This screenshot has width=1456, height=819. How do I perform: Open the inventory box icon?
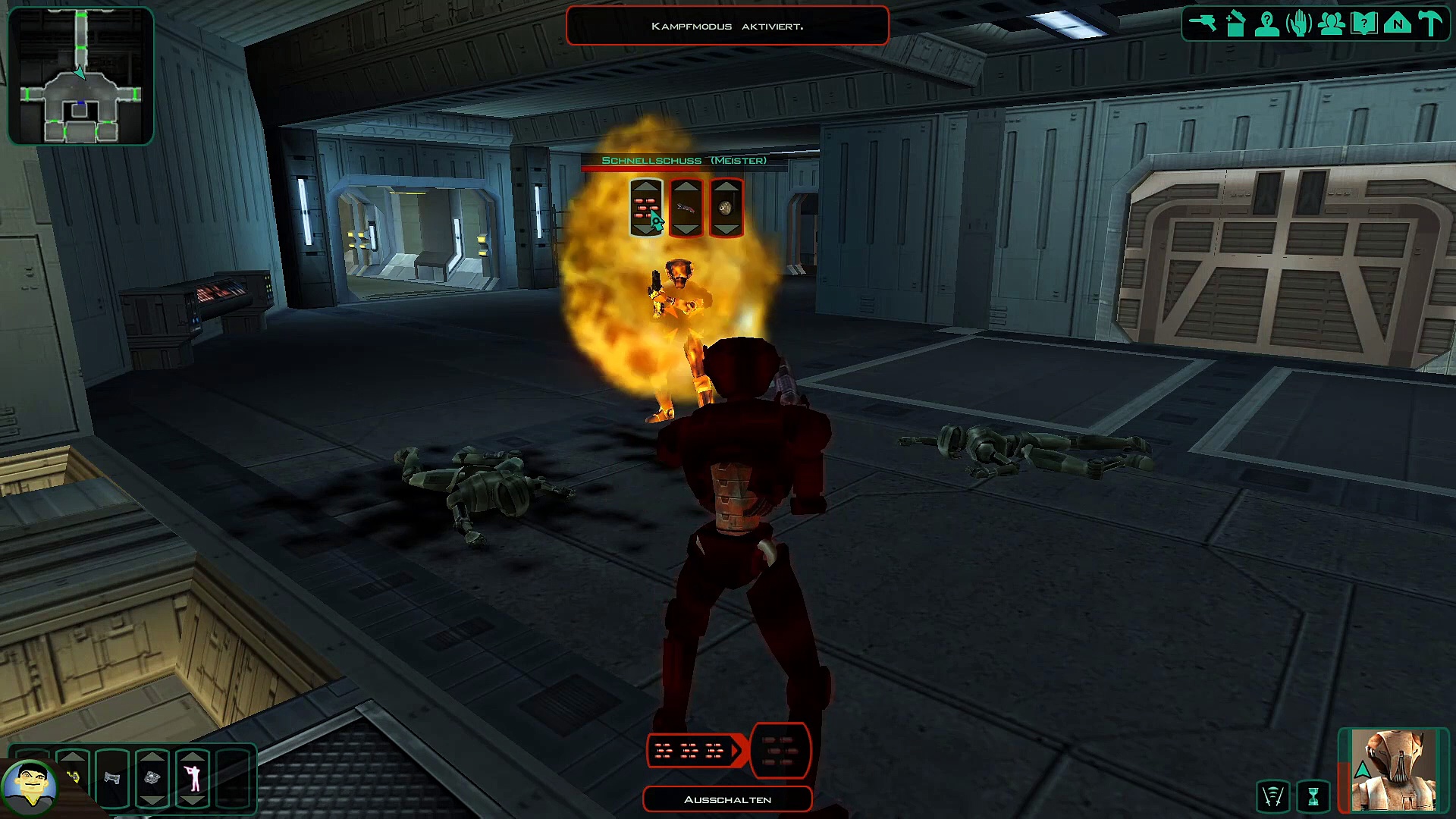click(x=1236, y=23)
